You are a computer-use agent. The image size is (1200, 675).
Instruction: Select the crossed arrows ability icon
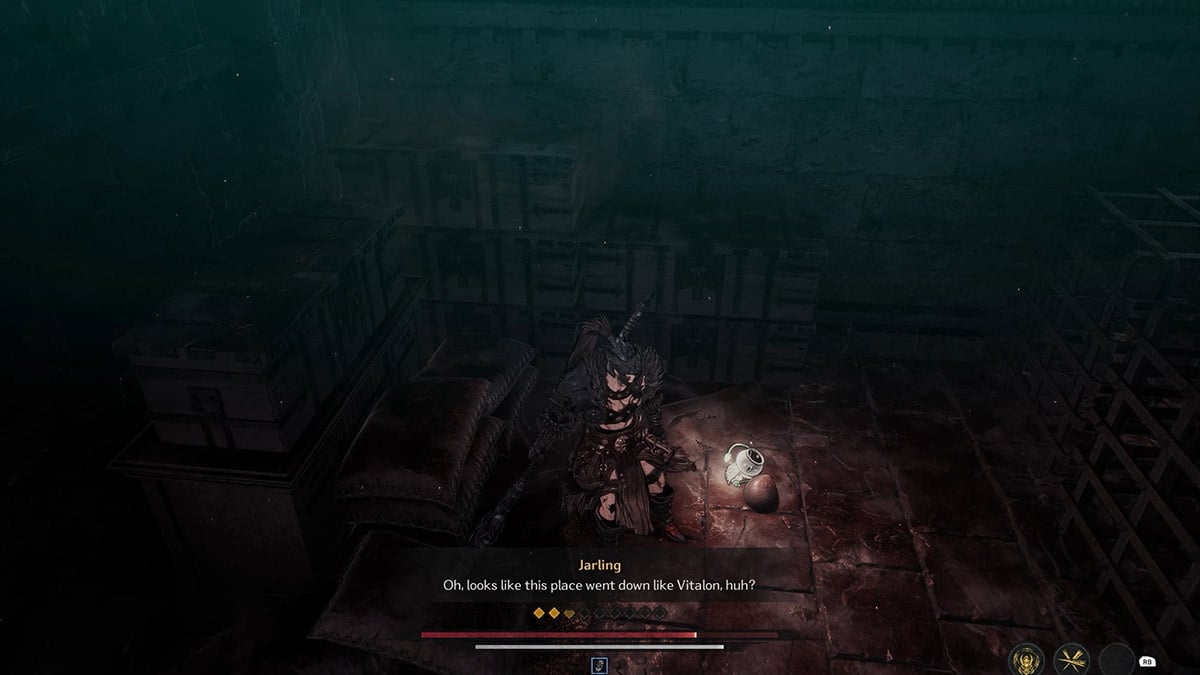[1072, 659]
